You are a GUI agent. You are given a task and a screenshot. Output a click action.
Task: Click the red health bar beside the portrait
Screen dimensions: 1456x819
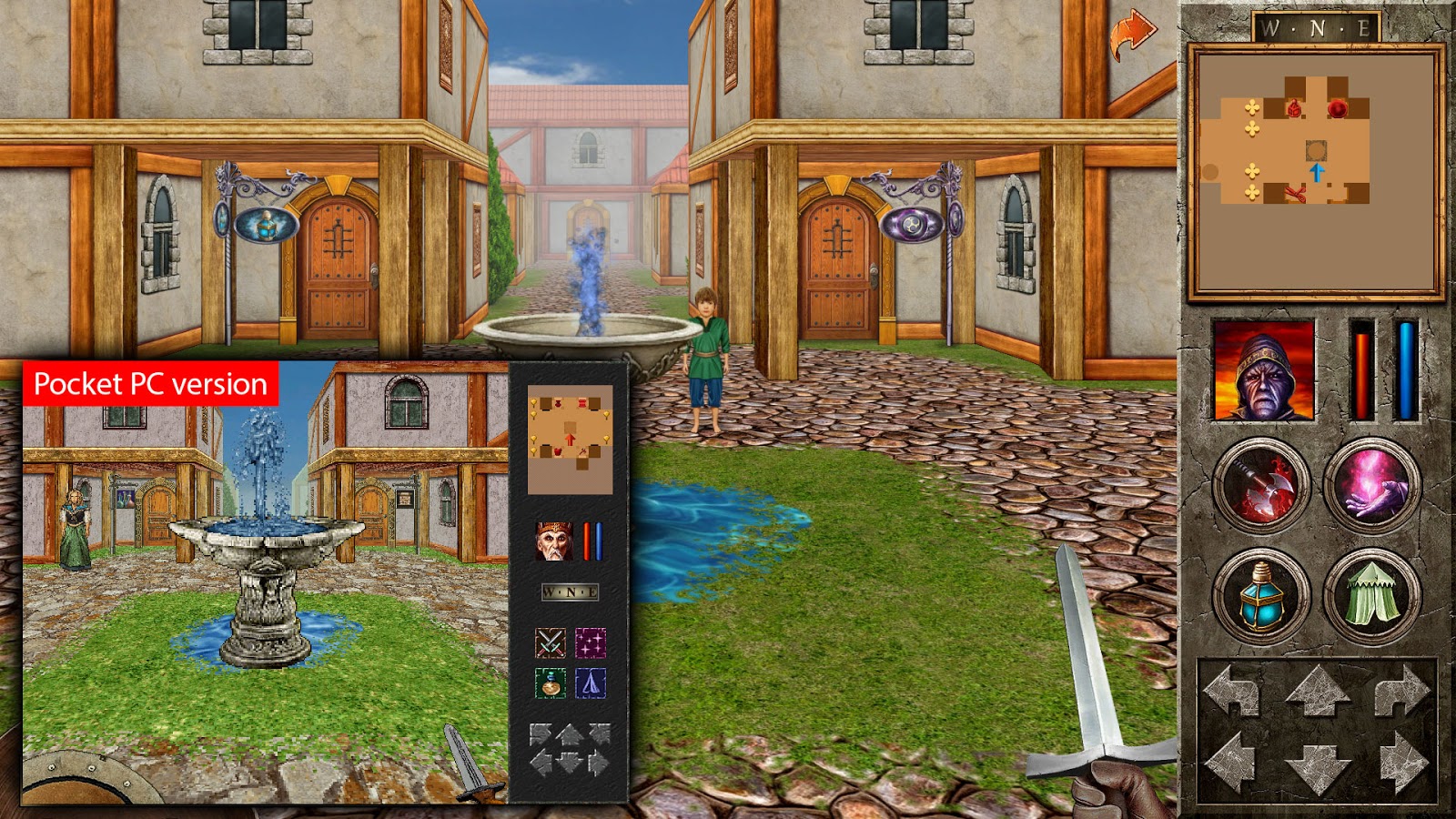(x=1360, y=373)
